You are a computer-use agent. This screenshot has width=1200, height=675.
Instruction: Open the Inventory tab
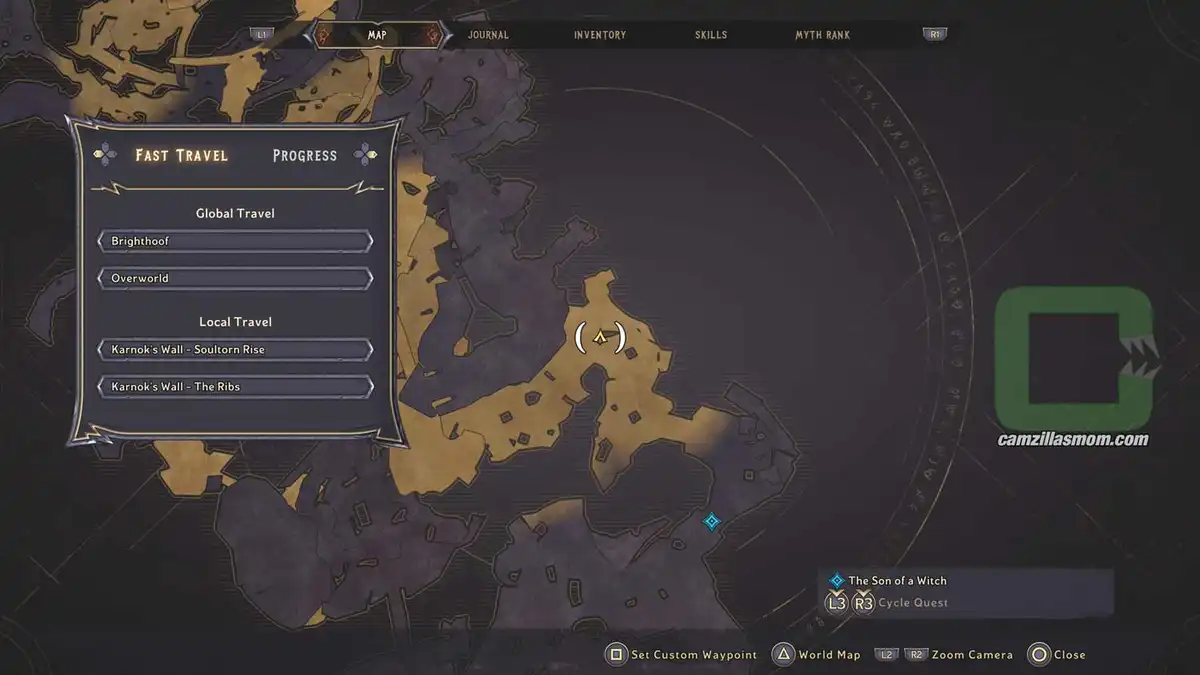600,35
